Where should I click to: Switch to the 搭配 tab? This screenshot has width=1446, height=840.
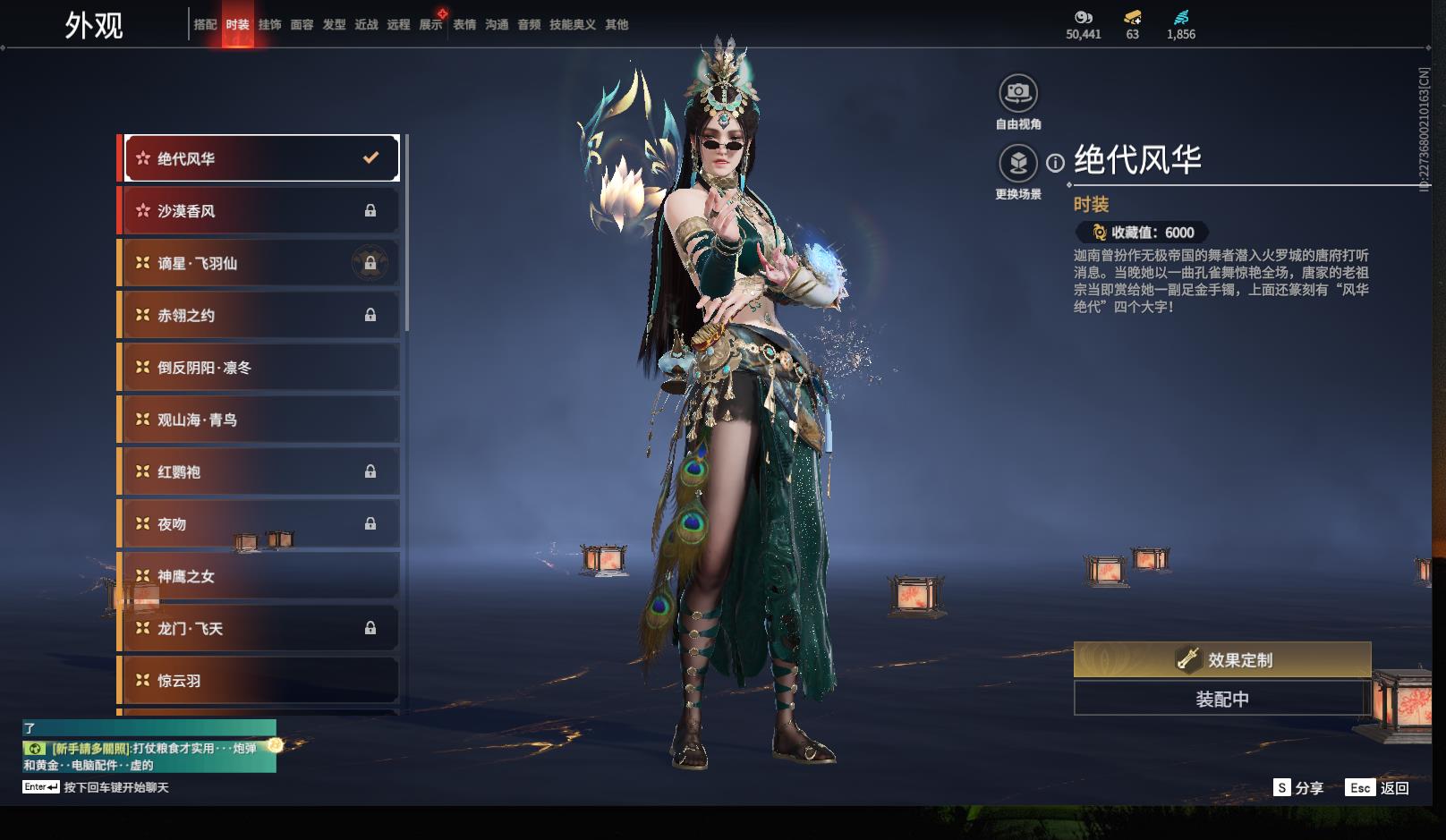(x=205, y=25)
